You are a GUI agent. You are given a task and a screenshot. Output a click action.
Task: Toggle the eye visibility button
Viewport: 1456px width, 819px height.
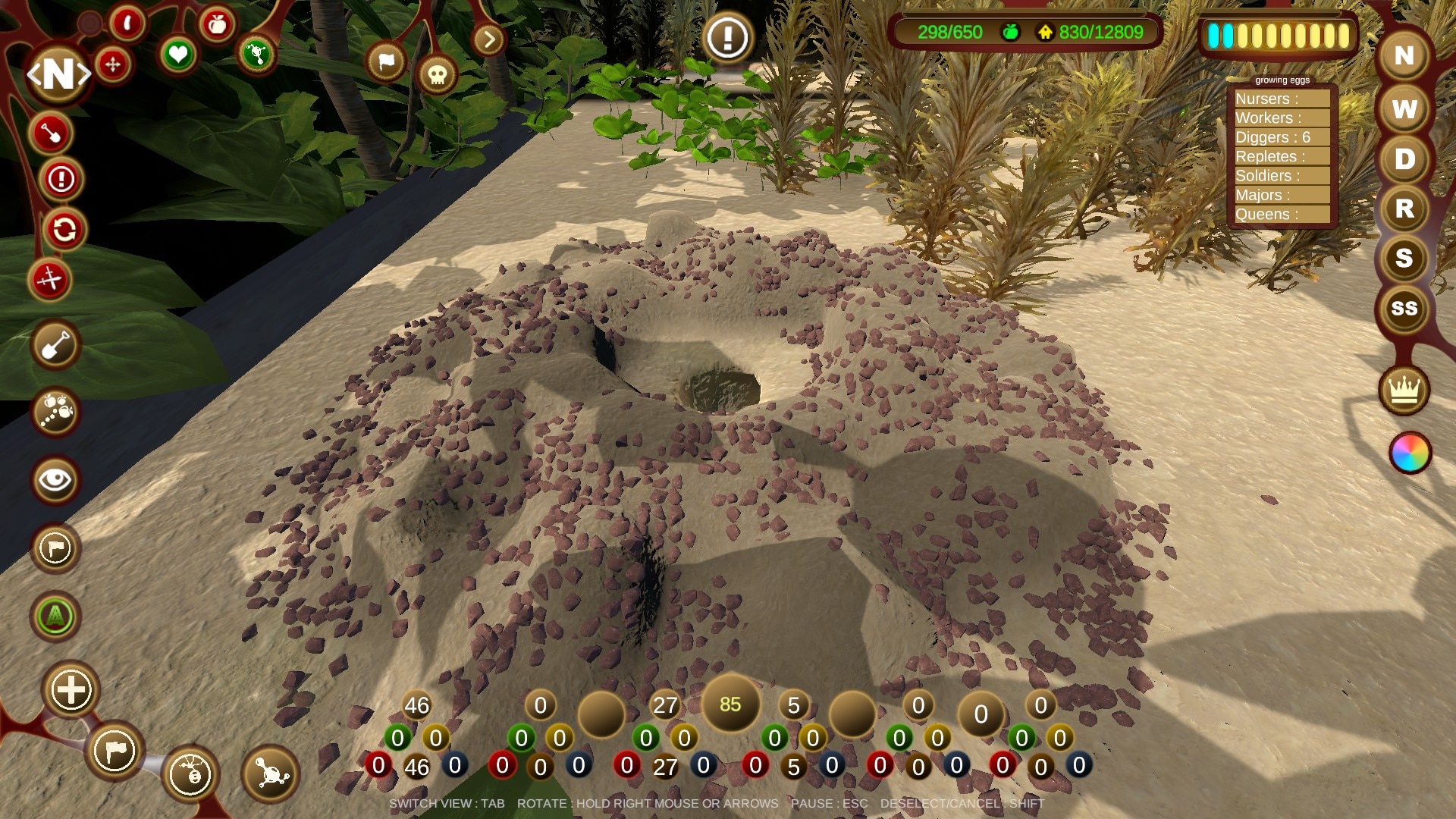pyautogui.click(x=55, y=479)
